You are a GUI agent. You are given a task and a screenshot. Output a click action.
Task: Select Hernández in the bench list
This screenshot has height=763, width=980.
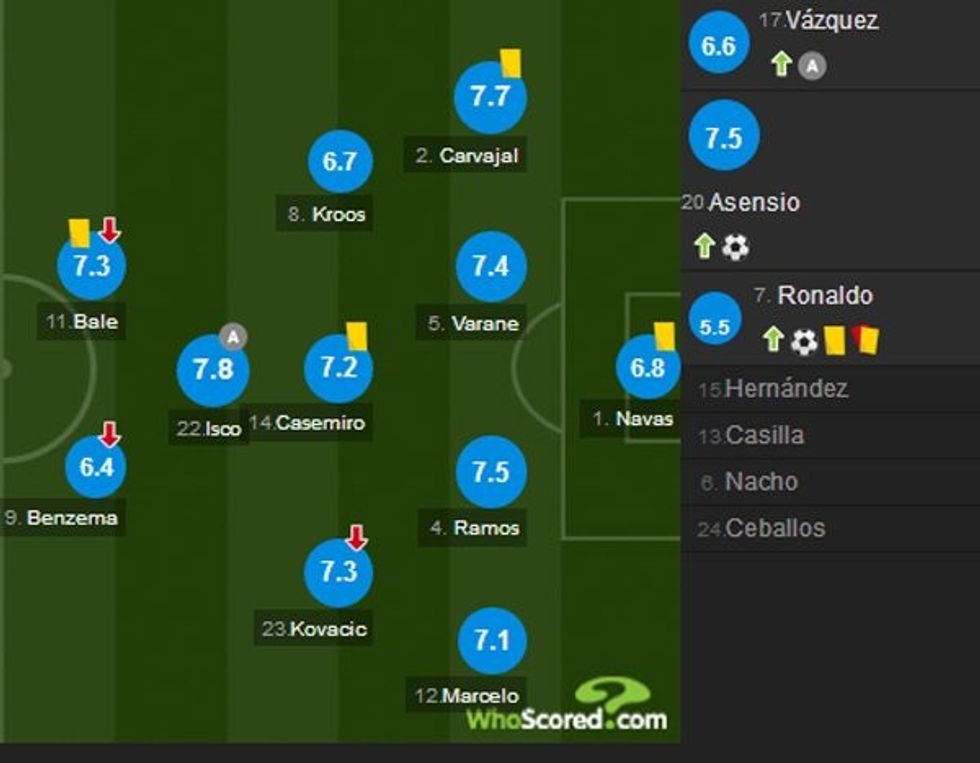coord(786,389)
